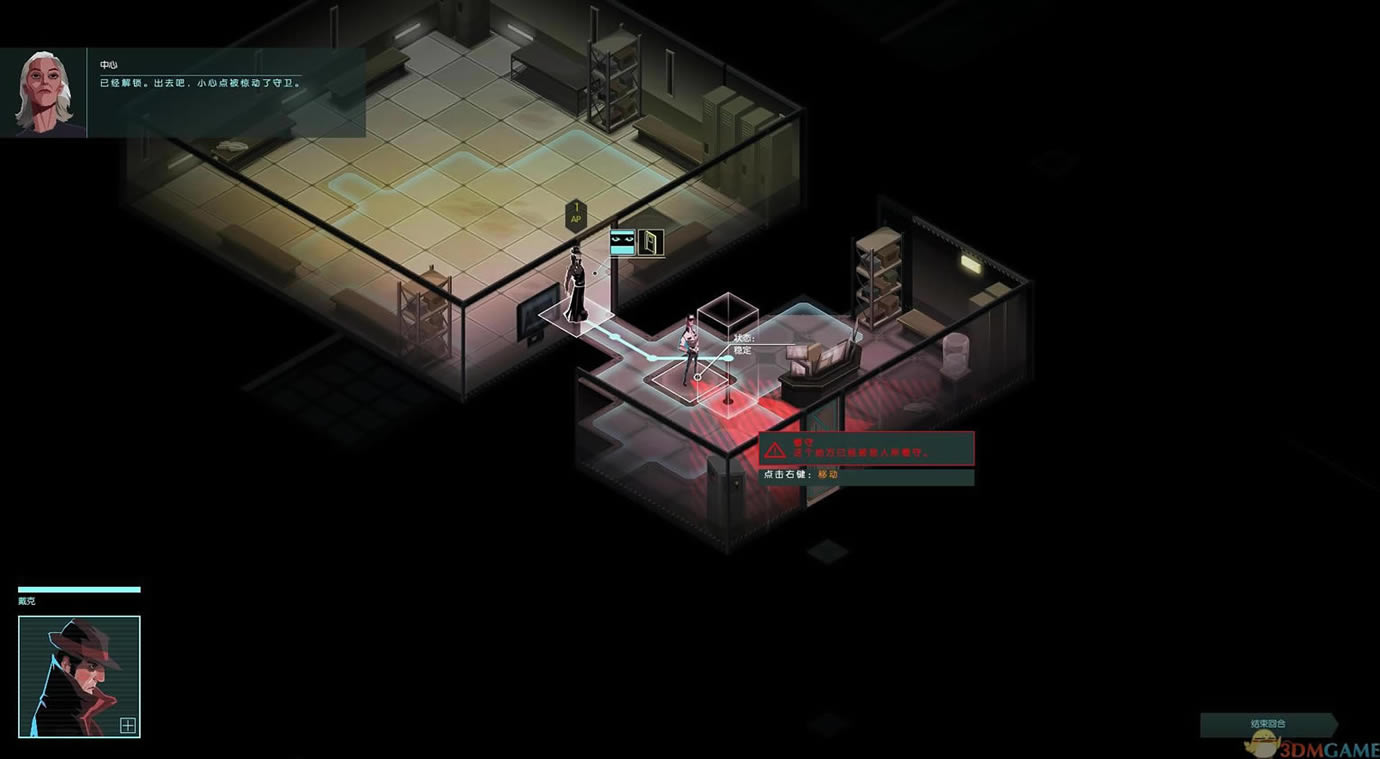Click the 结束回合 end turn button
1380x759 pixels.
(x=1267, y=723)
